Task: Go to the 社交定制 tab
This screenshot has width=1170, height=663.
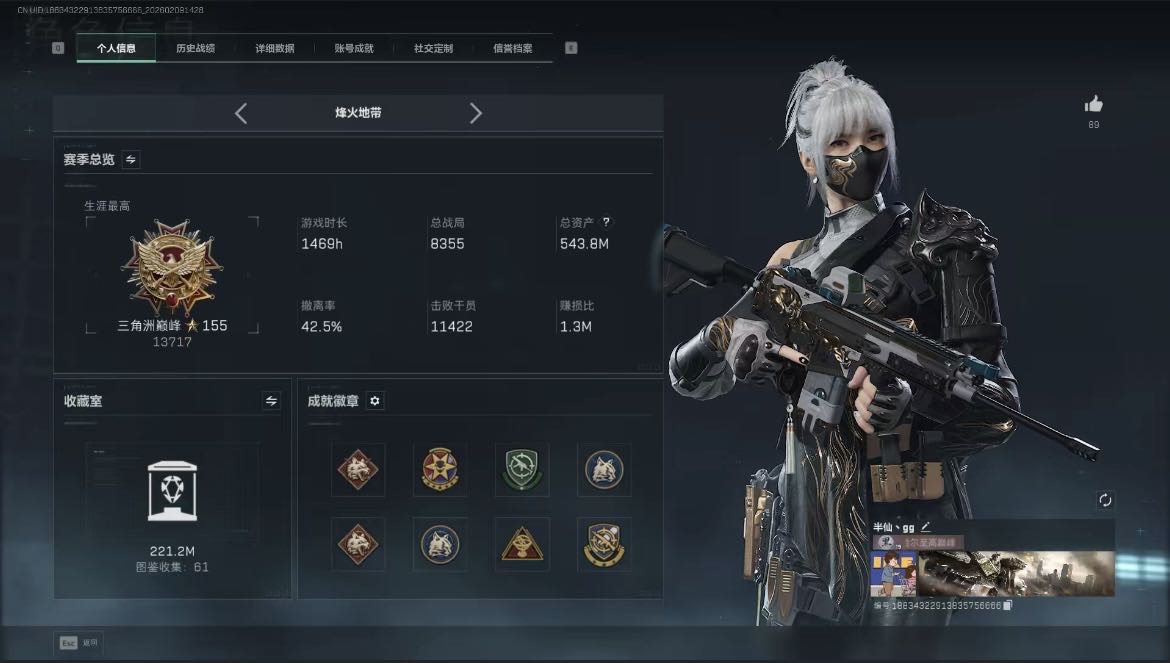Action: (x=433, y=48)
